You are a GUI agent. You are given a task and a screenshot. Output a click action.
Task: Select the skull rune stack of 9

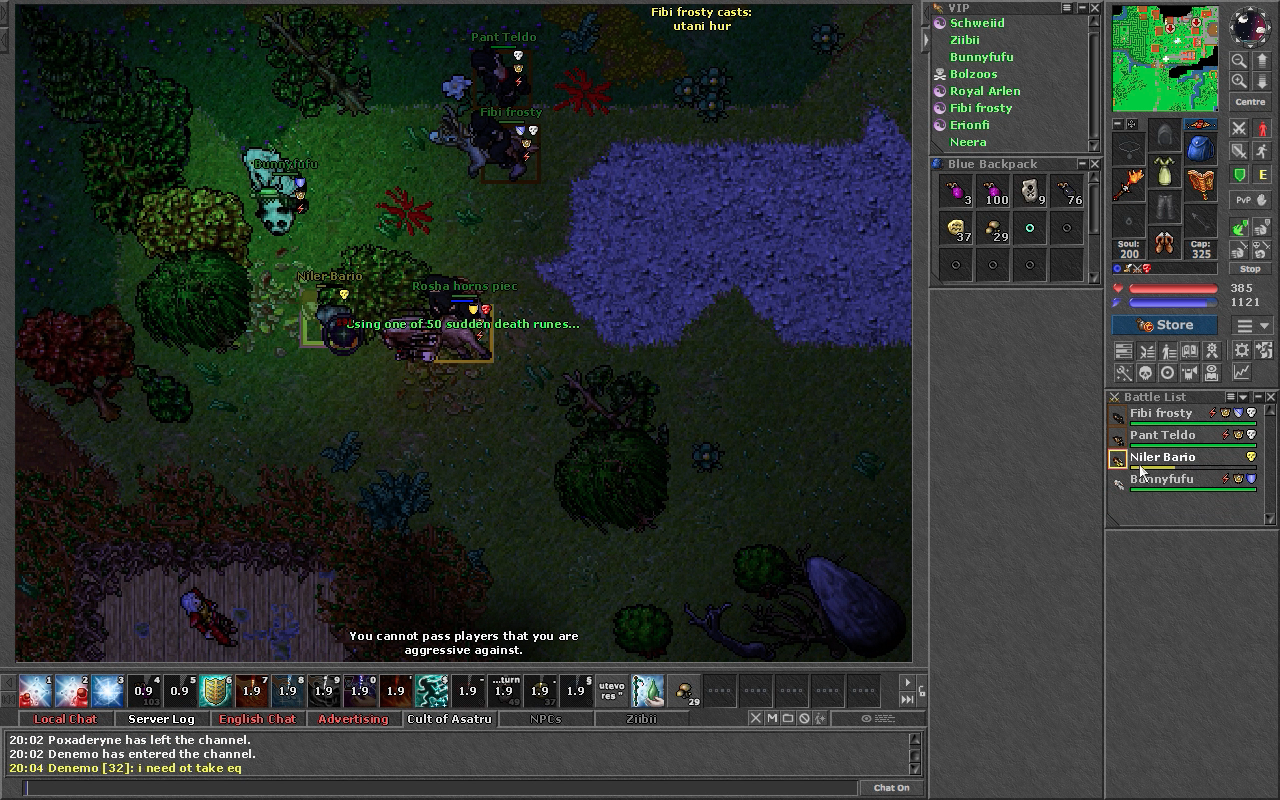click(1030, 191)
